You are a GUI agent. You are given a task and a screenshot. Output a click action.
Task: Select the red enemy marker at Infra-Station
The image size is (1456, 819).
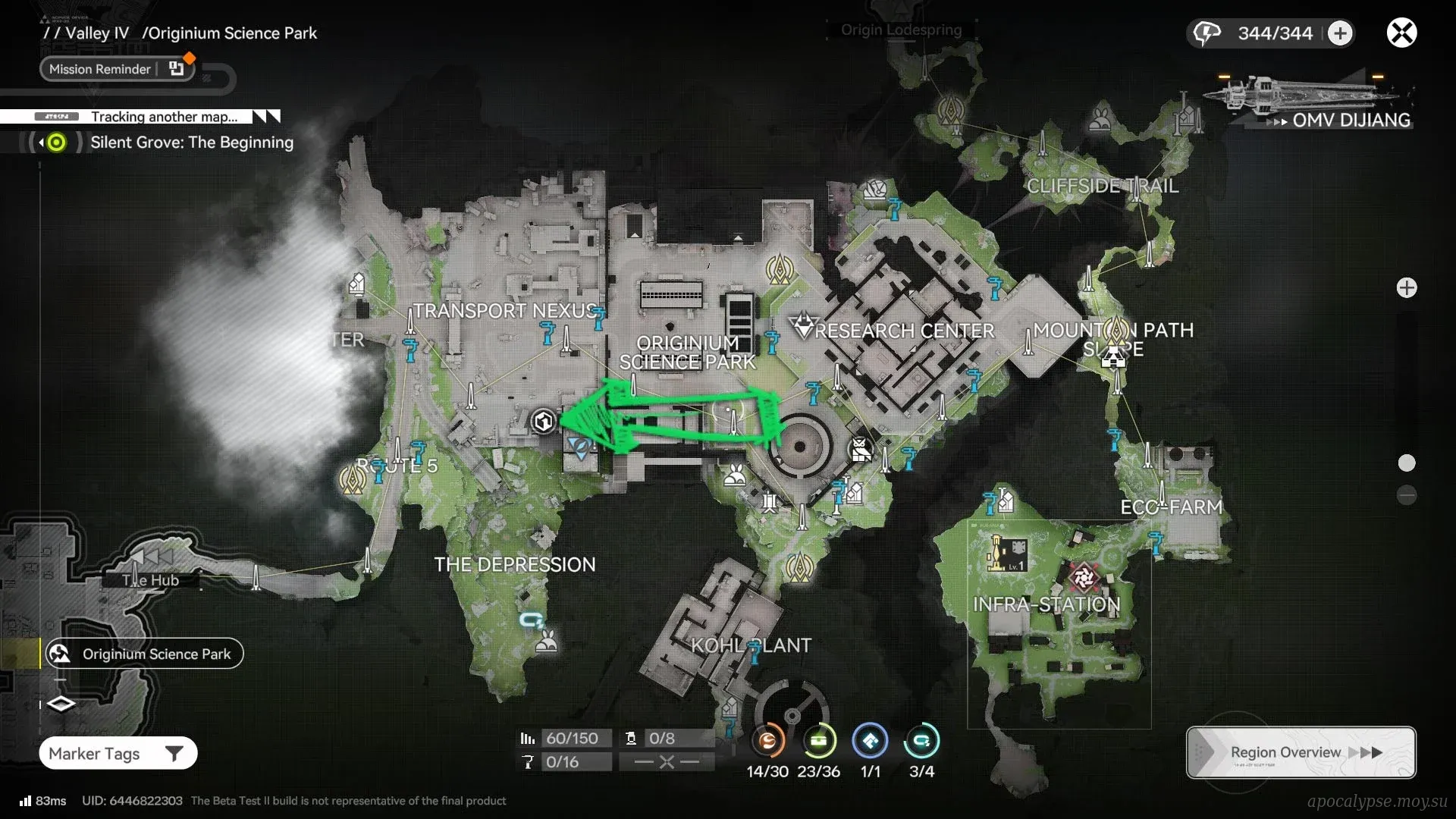[x=1084, y=578]
